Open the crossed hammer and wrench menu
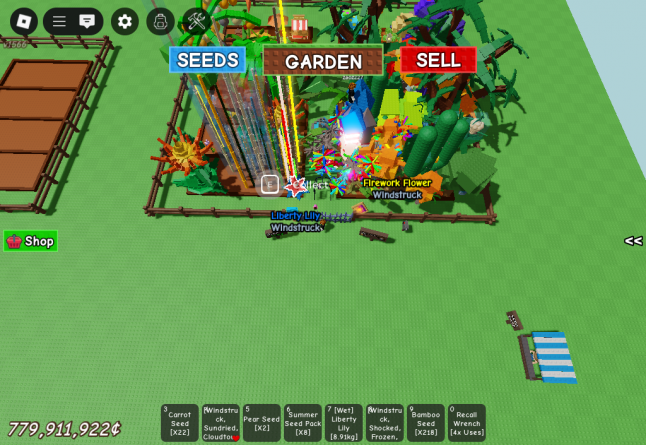 [x=196, y=21]
